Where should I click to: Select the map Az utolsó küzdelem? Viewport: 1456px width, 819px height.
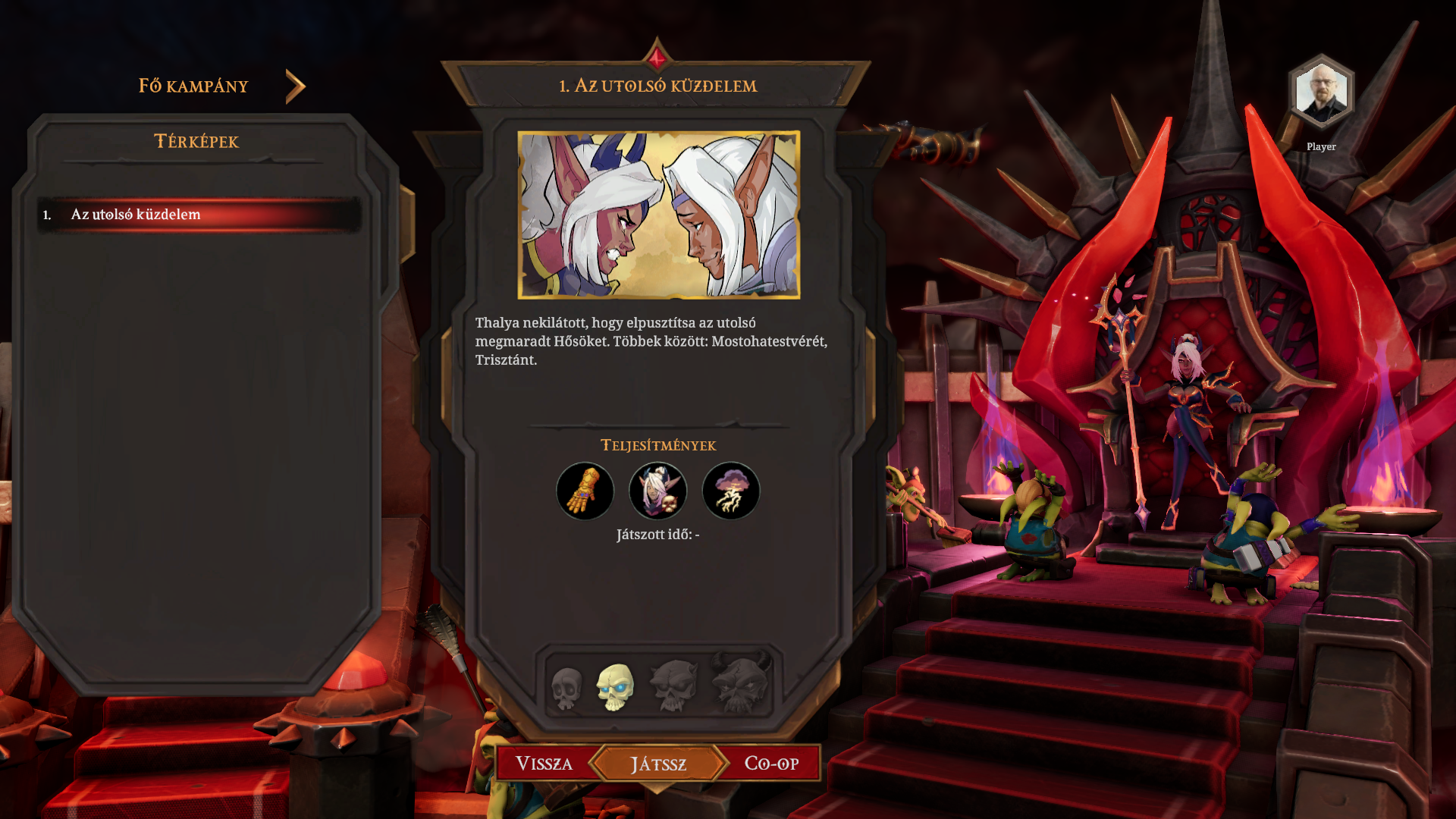pyautogui.click(x=199, y=215)
